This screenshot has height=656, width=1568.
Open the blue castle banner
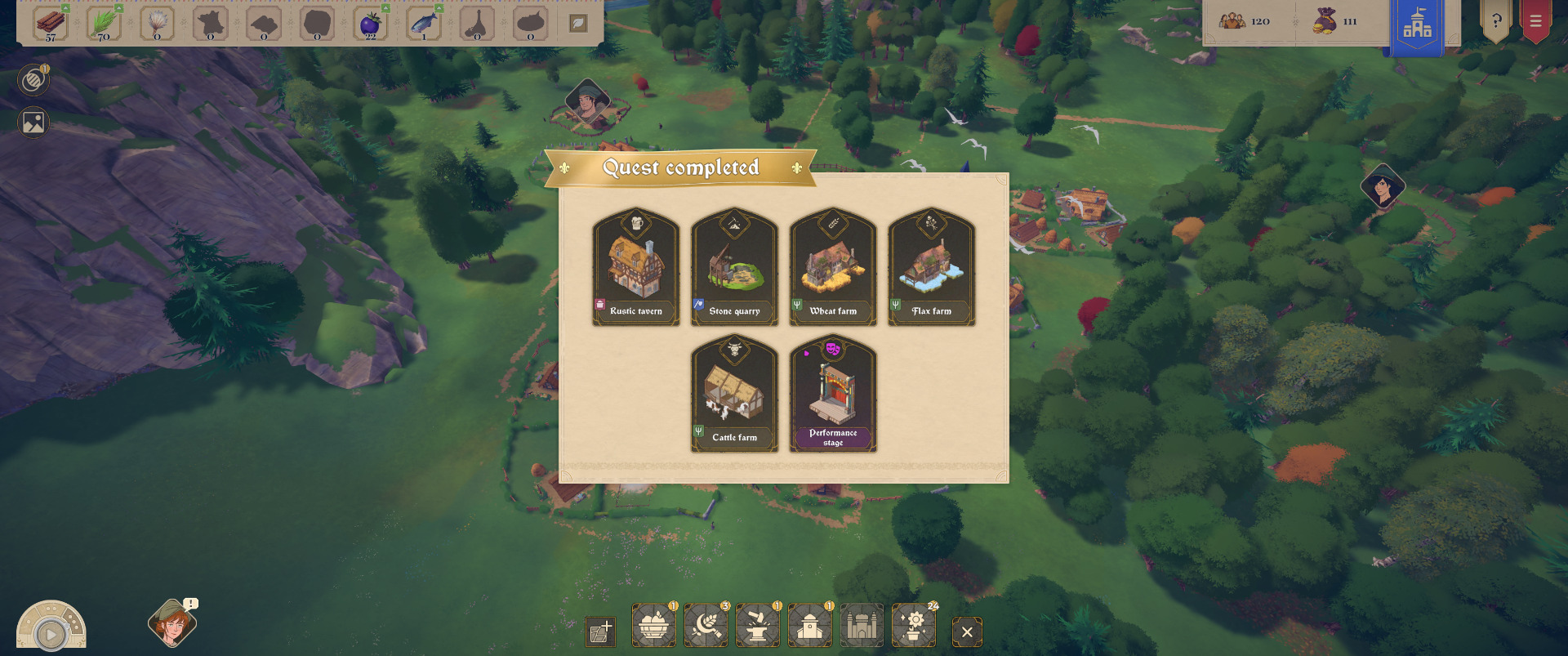tap(1417, 26)
